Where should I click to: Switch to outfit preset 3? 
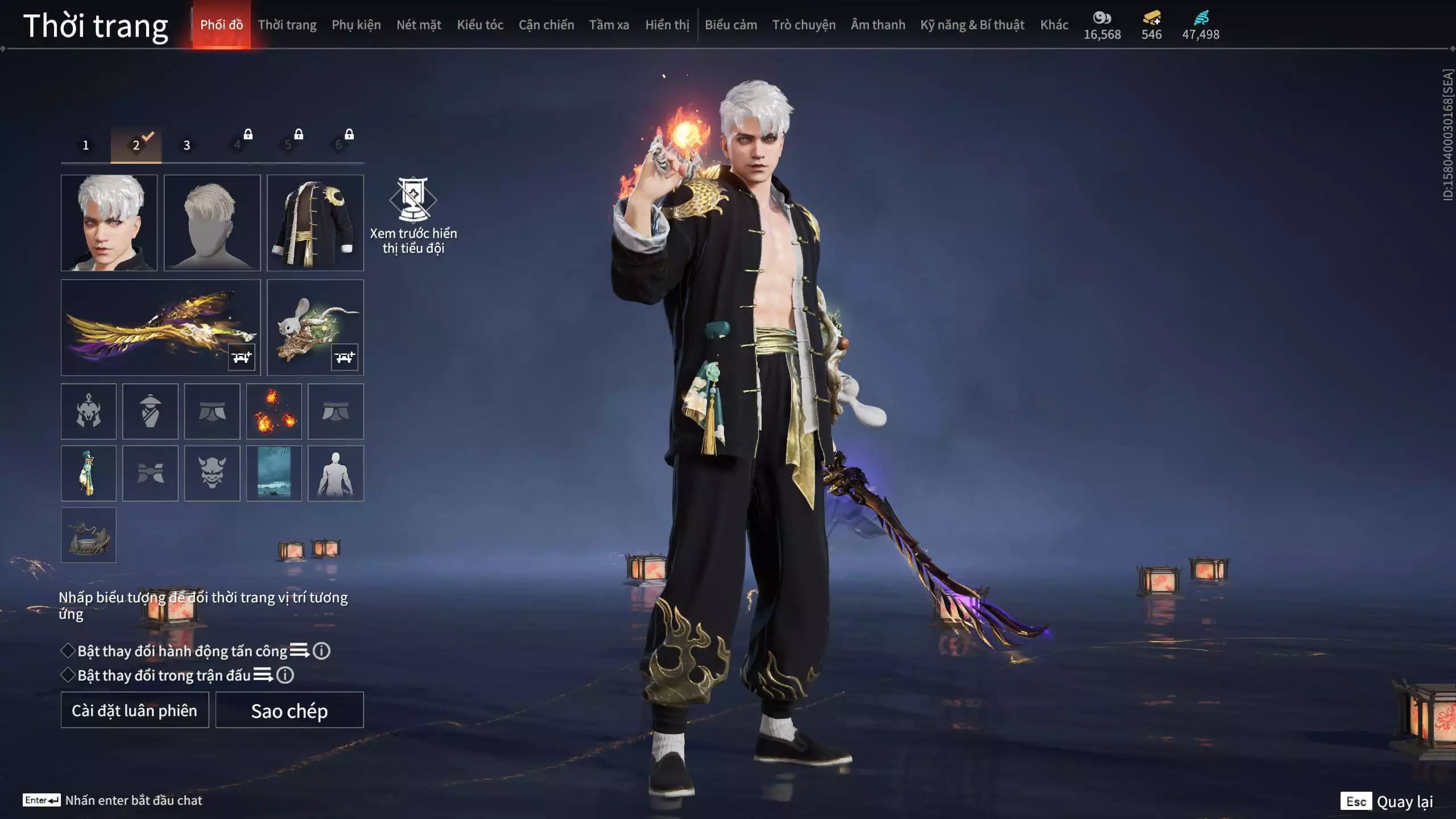[186, 145]
